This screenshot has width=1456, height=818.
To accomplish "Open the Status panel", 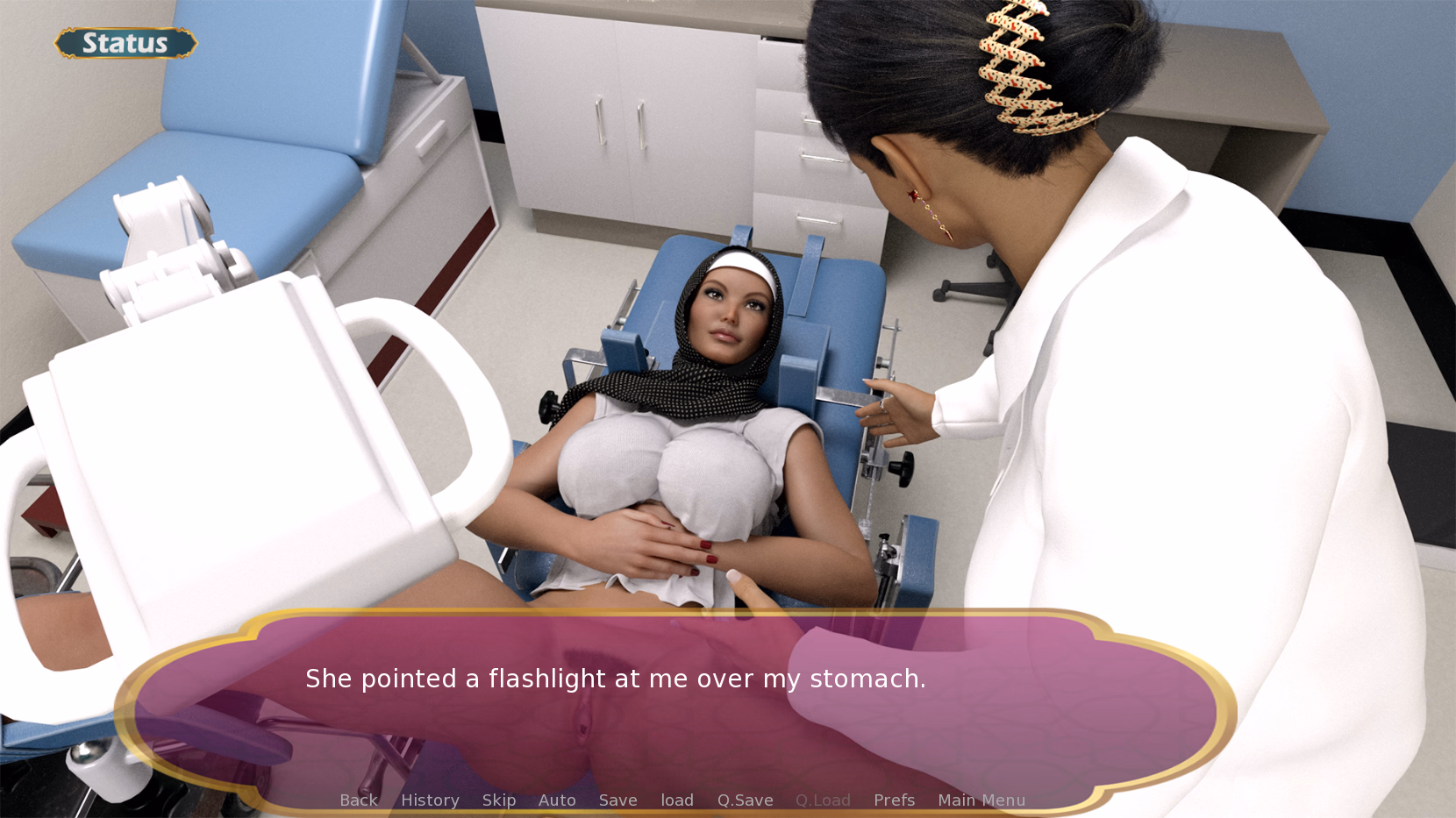I will [x=125, y=43].
